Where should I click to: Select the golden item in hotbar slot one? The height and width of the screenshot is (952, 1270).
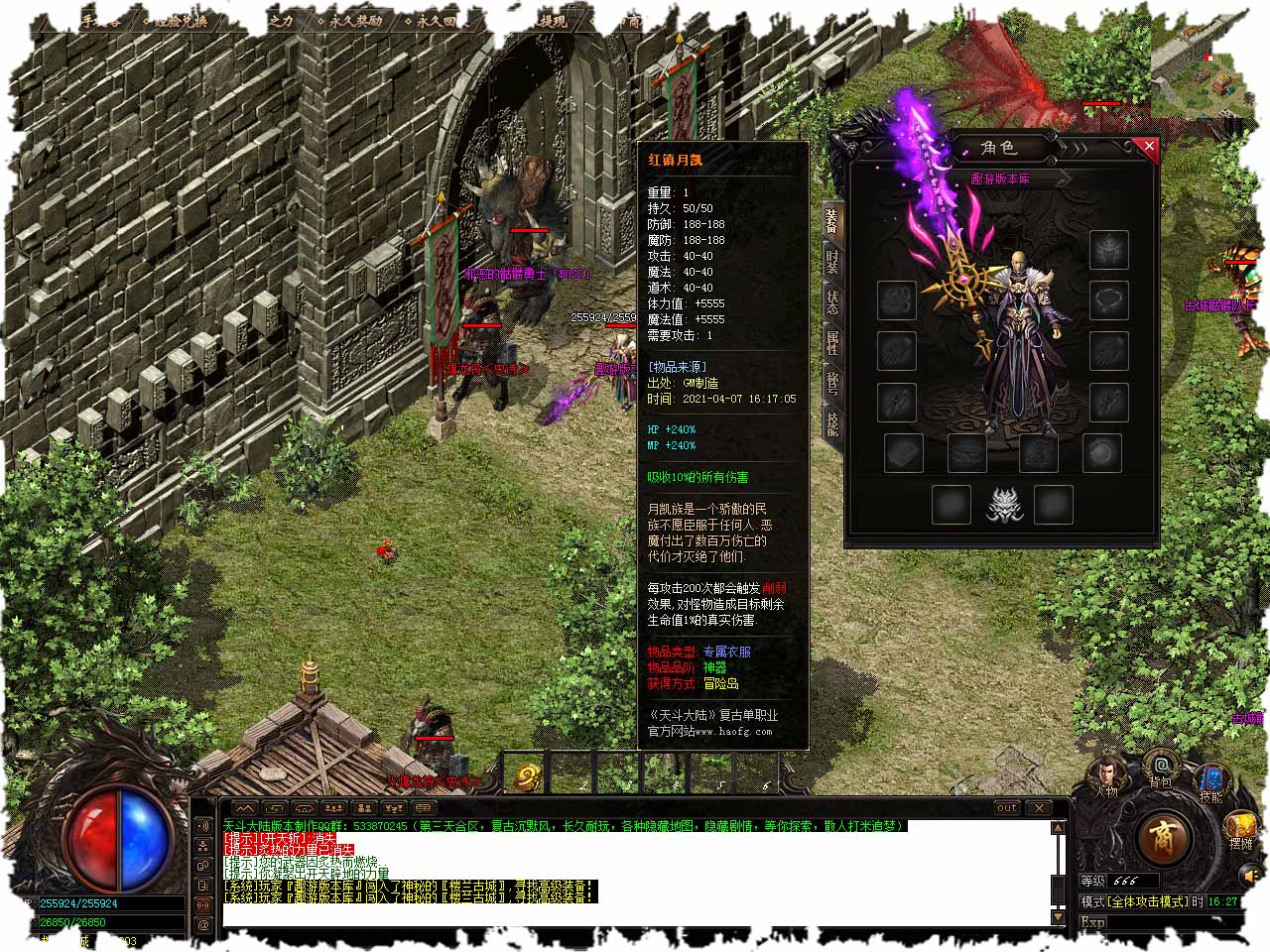coord(527,776)
